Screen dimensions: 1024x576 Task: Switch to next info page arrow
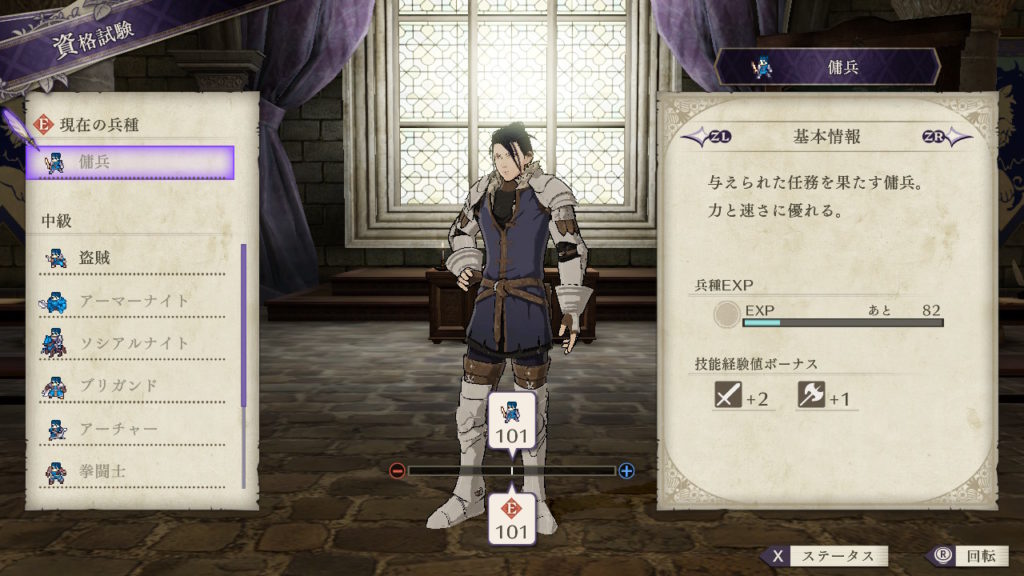pos(944,137)
